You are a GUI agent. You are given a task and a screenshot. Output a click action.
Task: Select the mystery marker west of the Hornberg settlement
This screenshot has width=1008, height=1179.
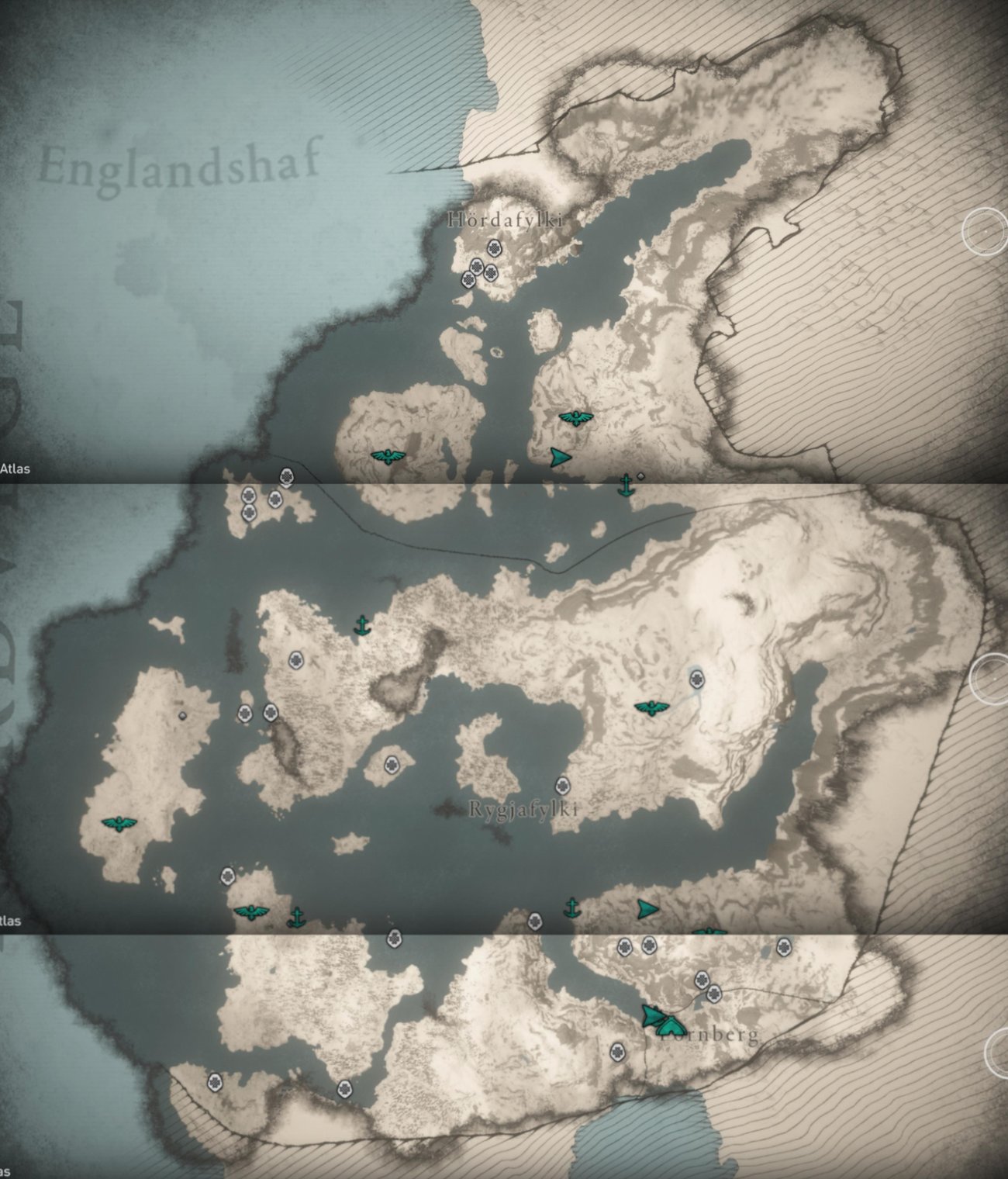coord(618,1053)
